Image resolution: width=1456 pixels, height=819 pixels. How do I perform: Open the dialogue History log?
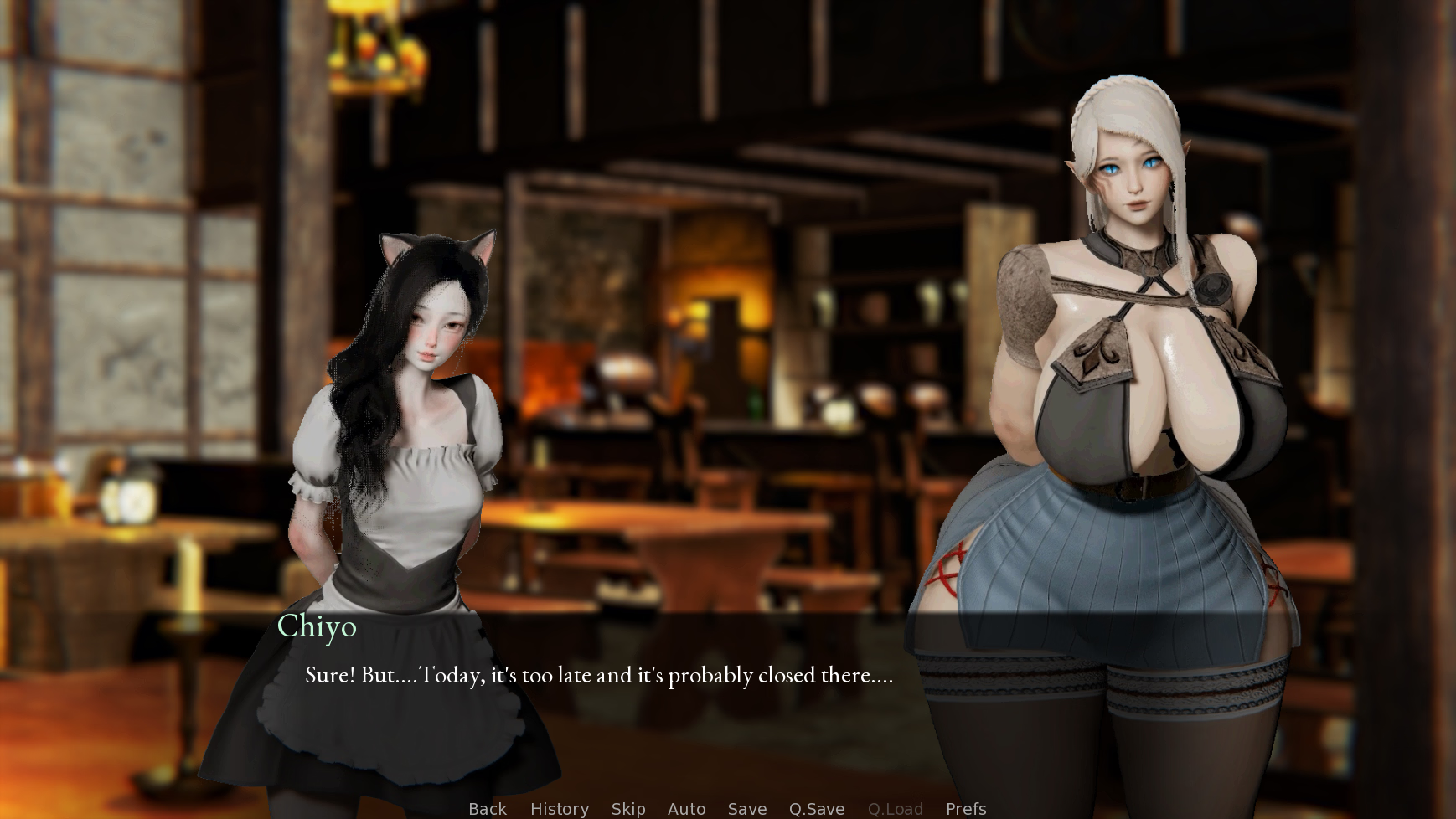tap(560, 809)
